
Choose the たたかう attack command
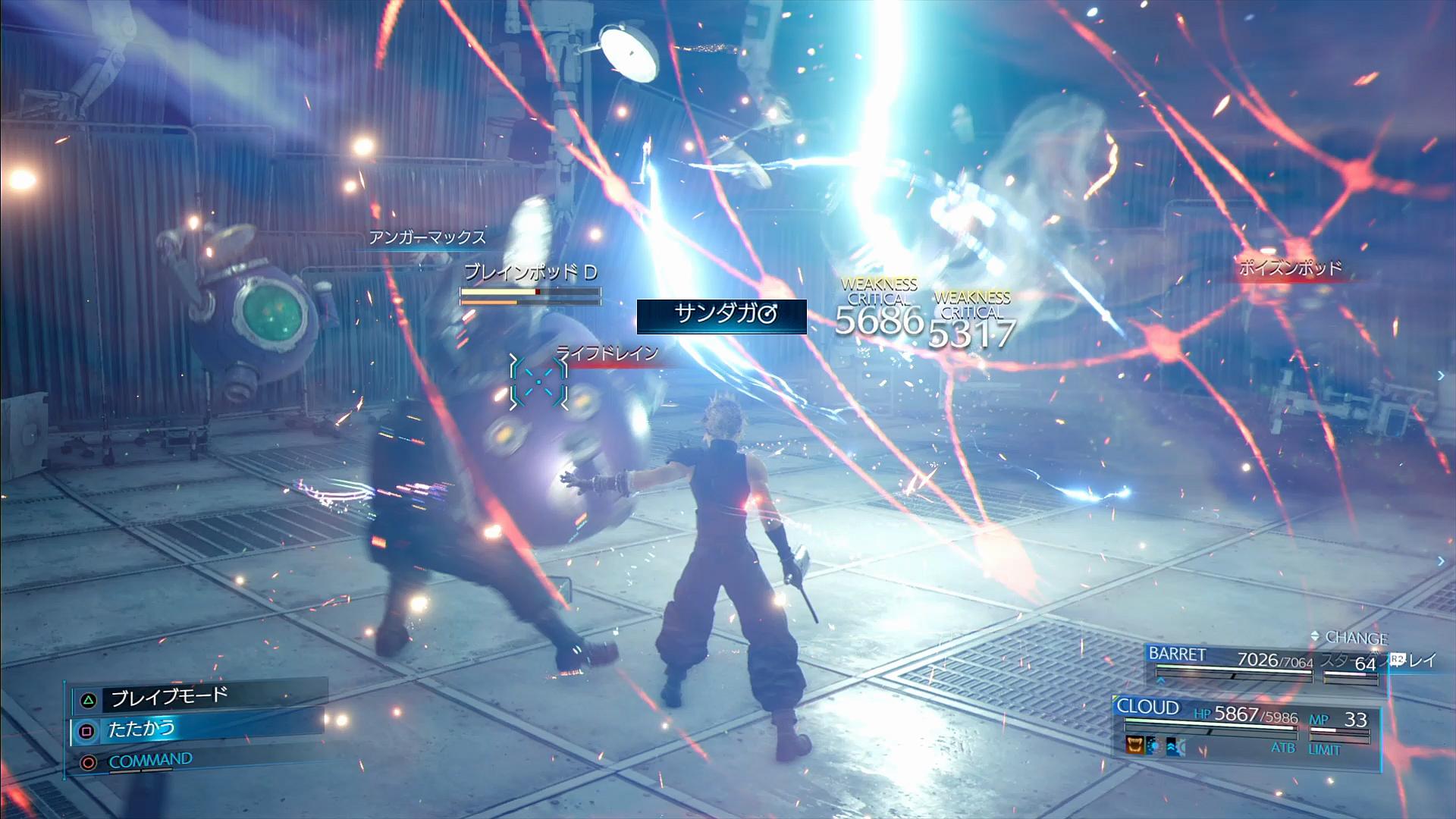141,730
